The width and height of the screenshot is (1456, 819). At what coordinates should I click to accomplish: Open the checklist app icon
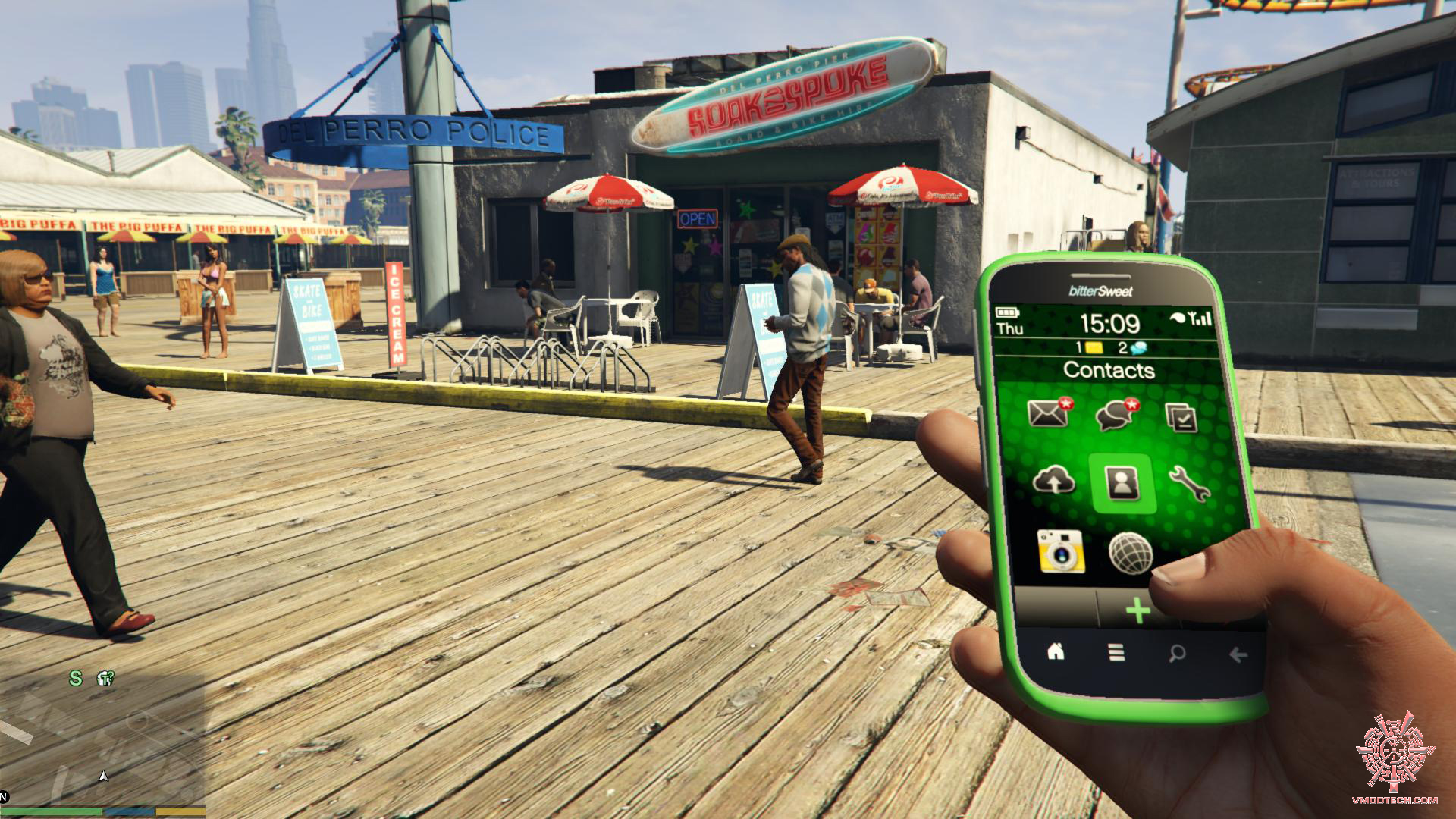click(x=1181, y=417)
